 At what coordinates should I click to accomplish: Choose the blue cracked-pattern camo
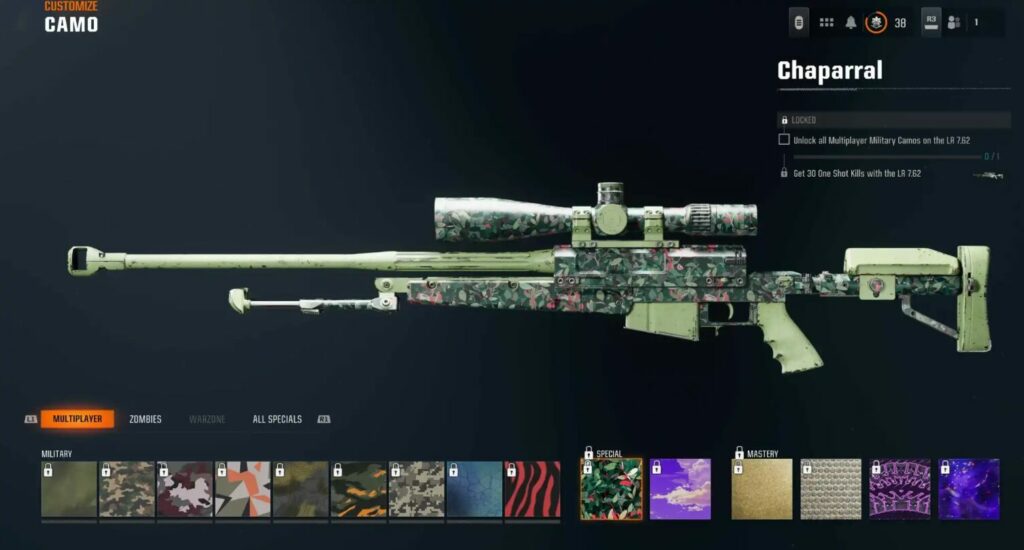click(475, 489)
